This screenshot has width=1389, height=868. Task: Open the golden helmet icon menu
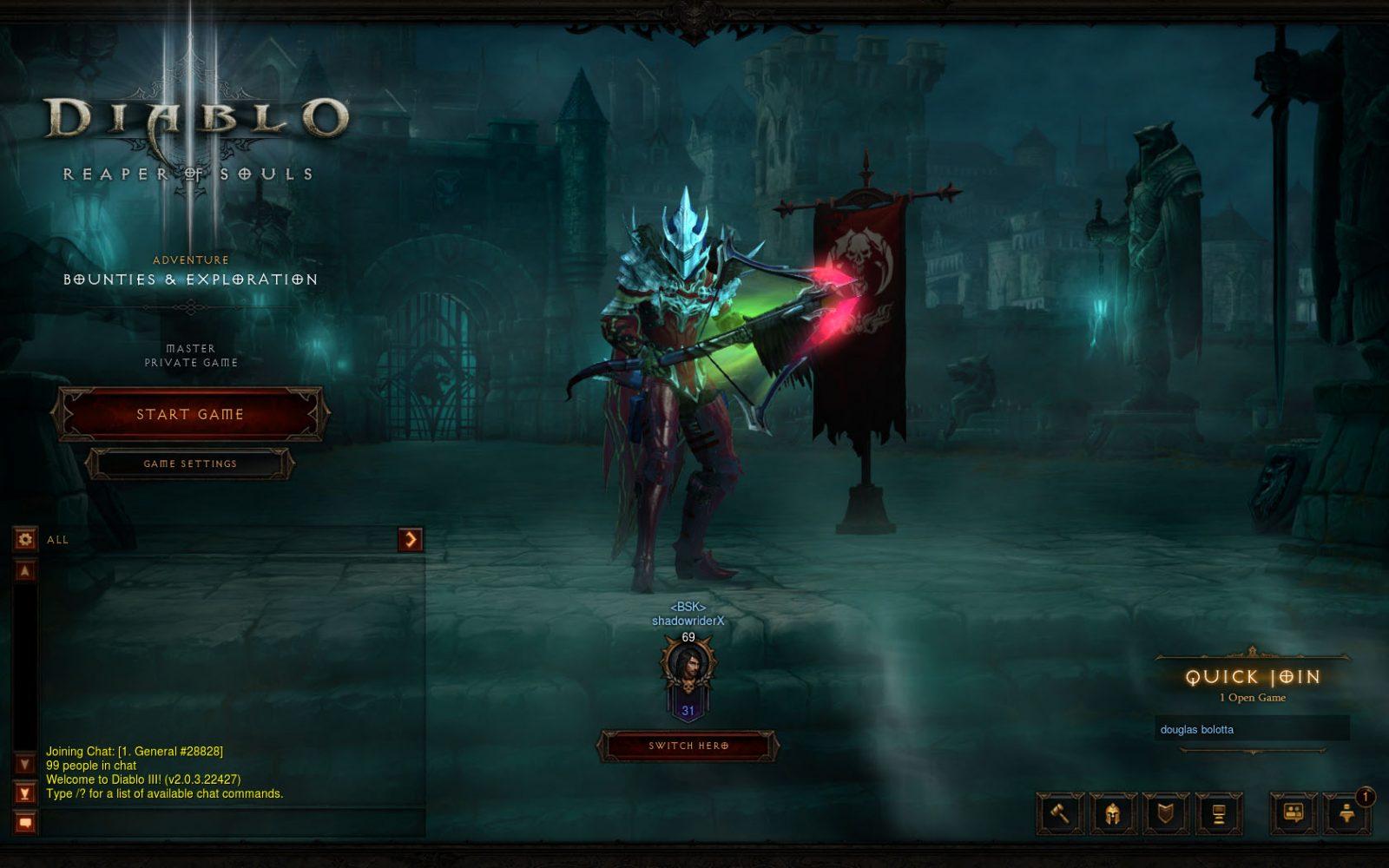(1113, 813)
